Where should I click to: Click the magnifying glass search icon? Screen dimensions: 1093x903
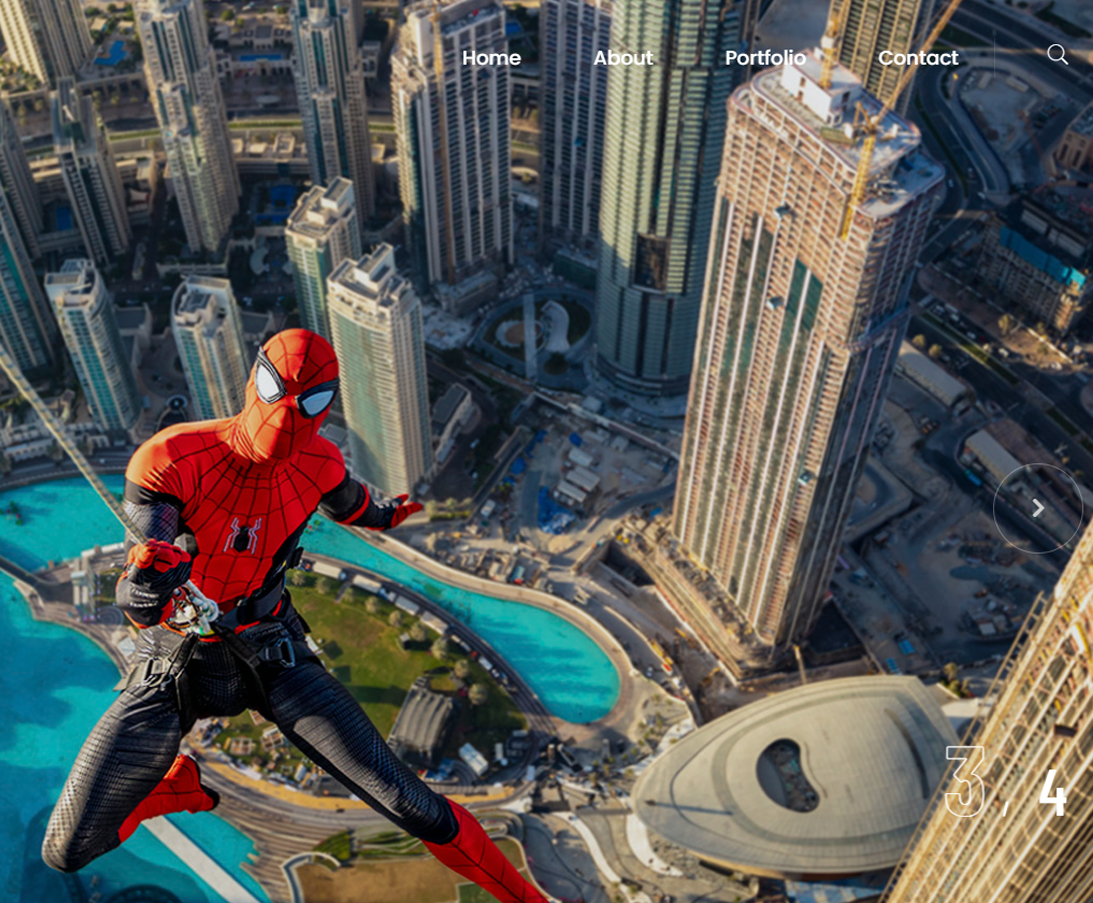tap(1057, 54)
